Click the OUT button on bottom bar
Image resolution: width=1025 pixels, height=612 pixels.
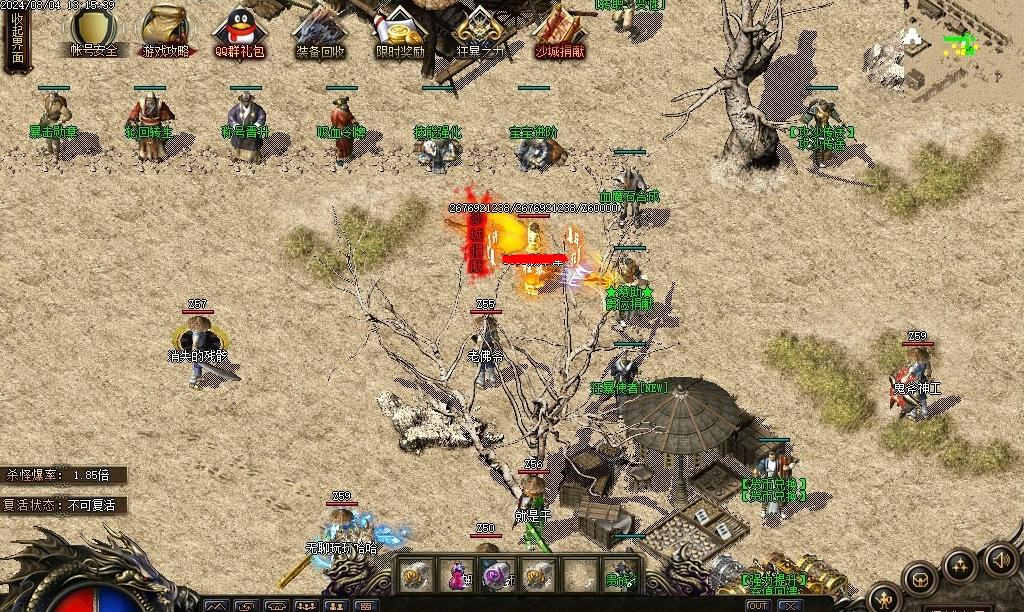click(758, 605)
